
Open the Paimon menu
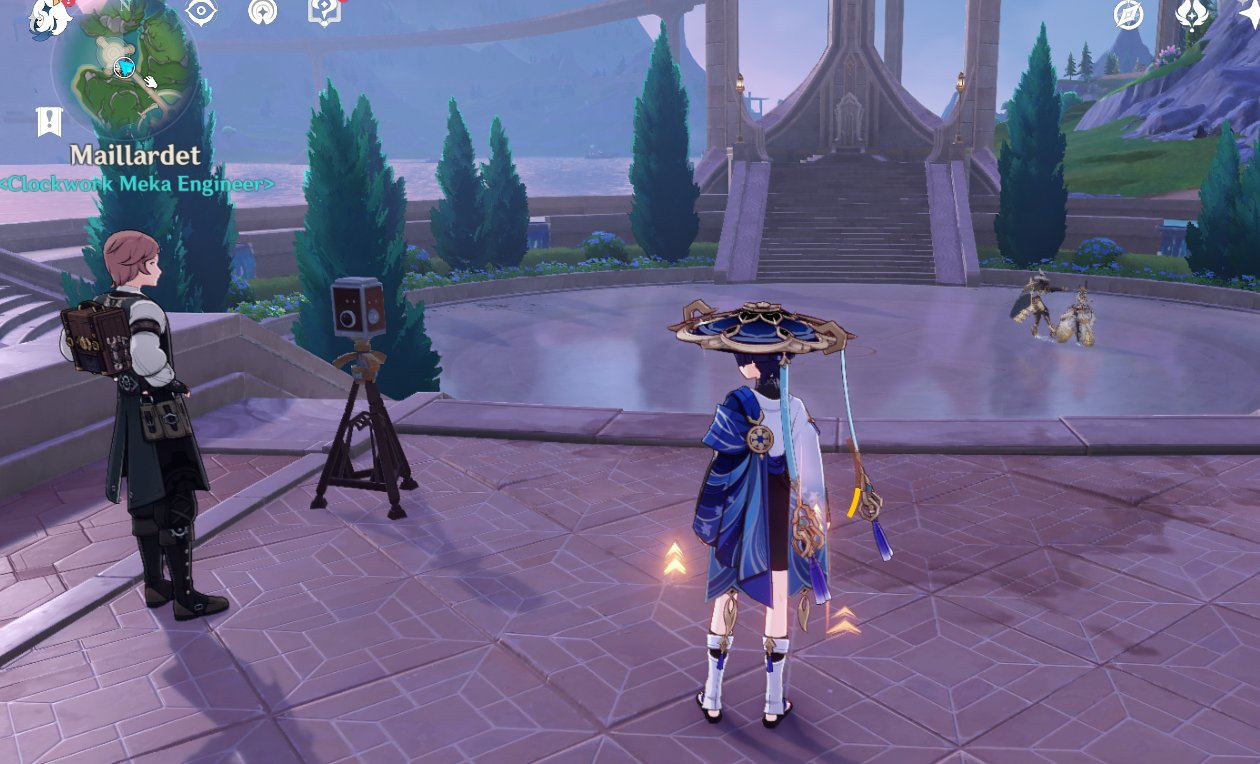tap(48, 17)
